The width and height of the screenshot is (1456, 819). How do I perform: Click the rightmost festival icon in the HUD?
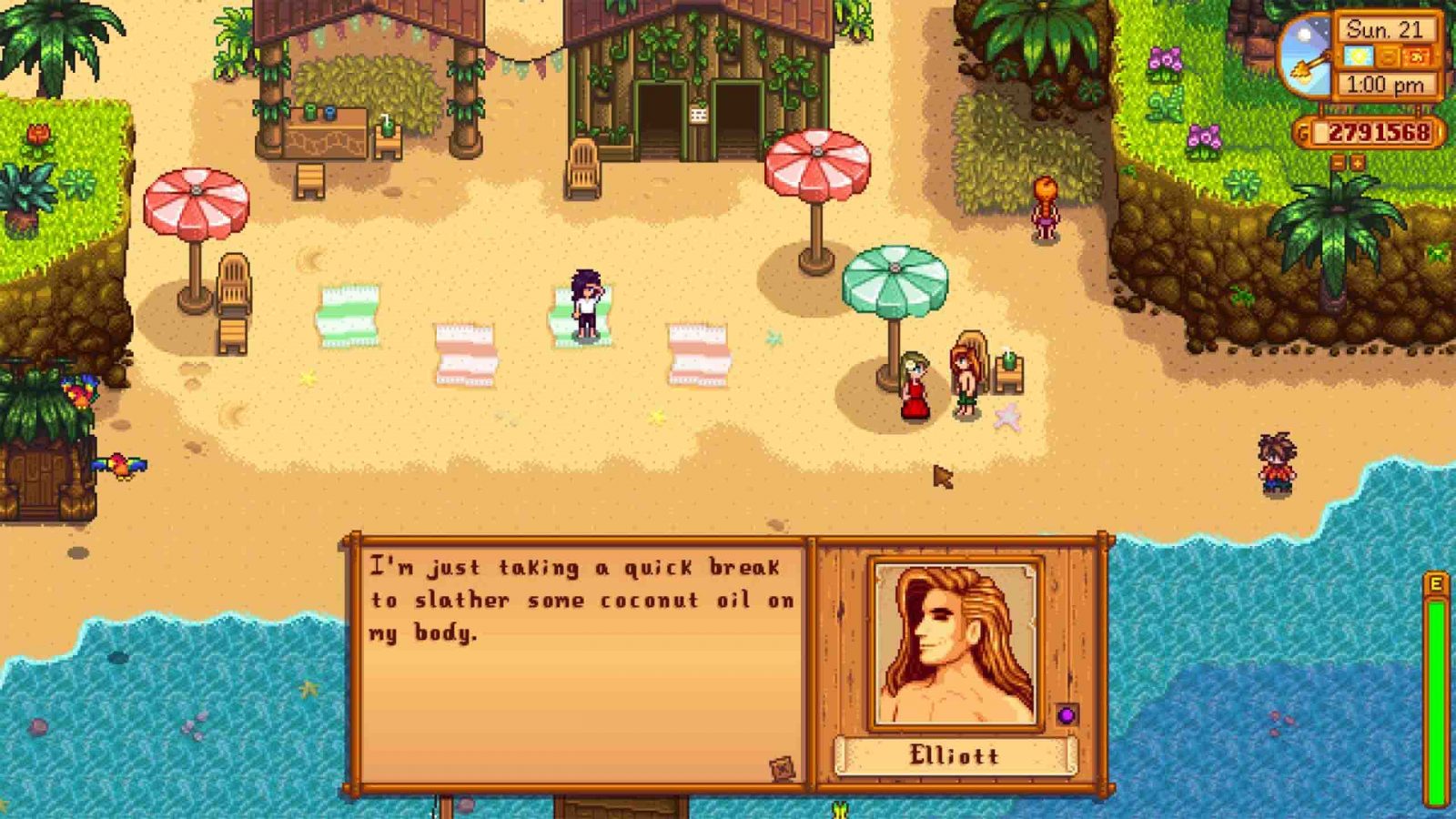1416,56
